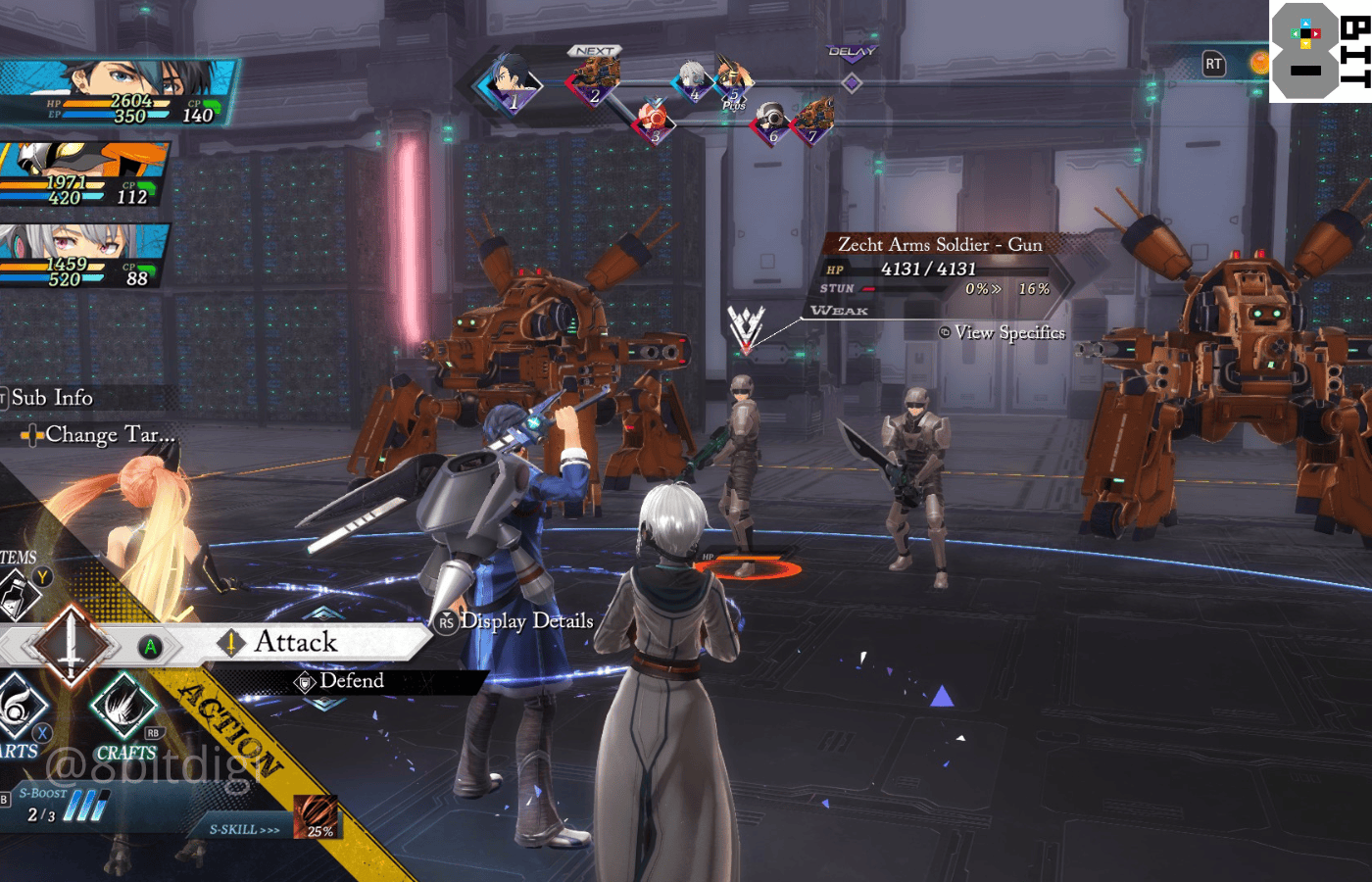
Task: Select the dark-haired party leader status panel
Action: click(x=118, y=93)
